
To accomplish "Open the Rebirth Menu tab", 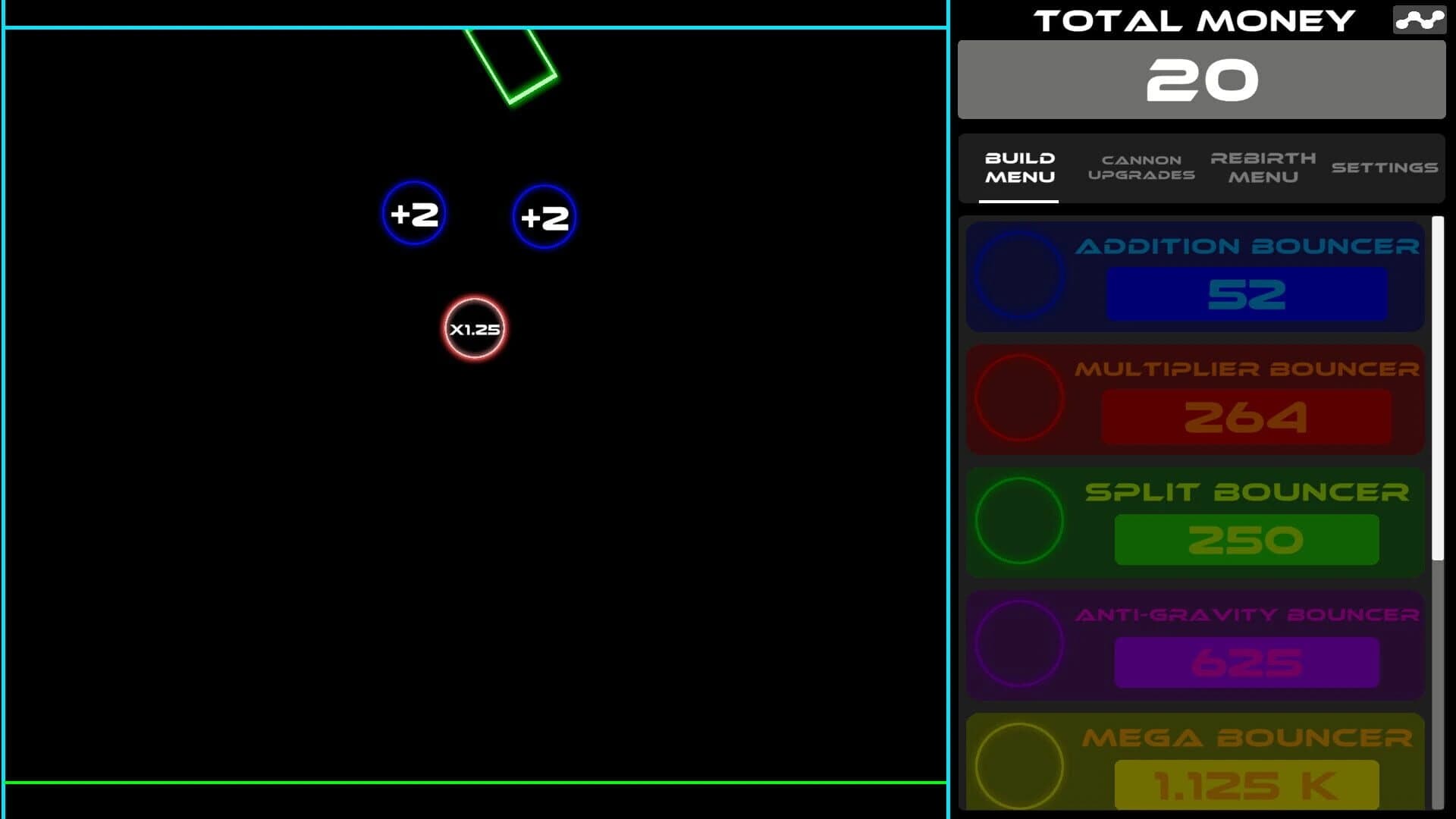I will pos(1263,168).
